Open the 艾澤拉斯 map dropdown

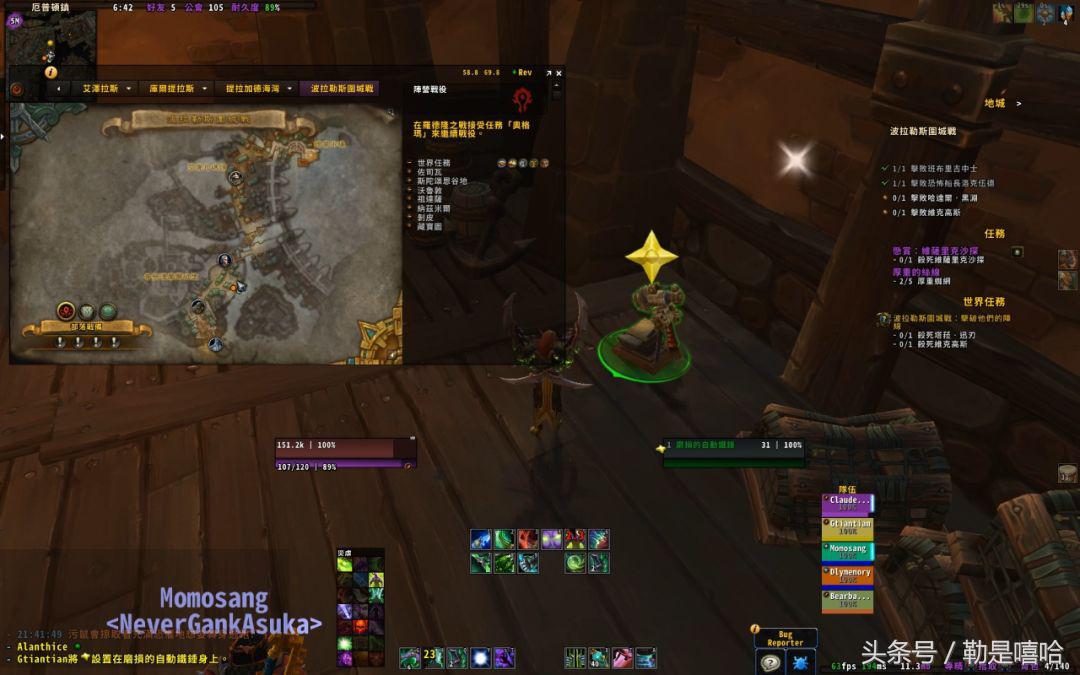pos(100,88)
